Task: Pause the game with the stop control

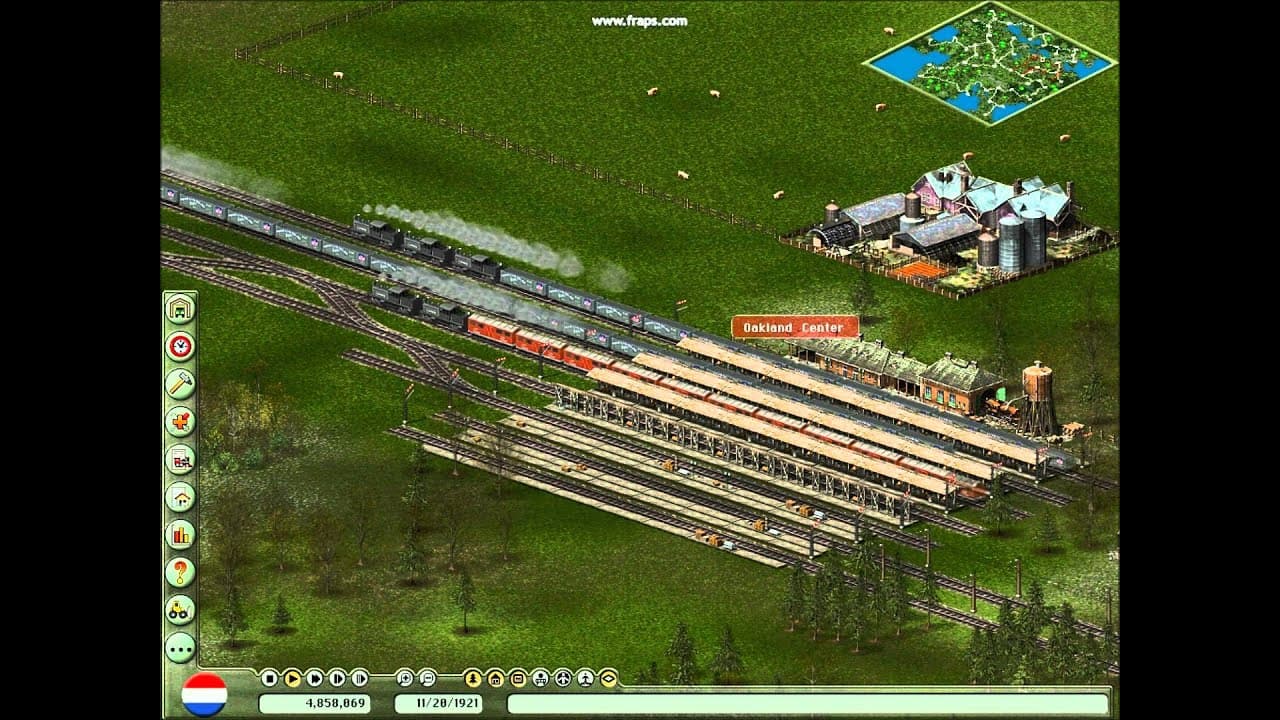Action: point(270,678)
